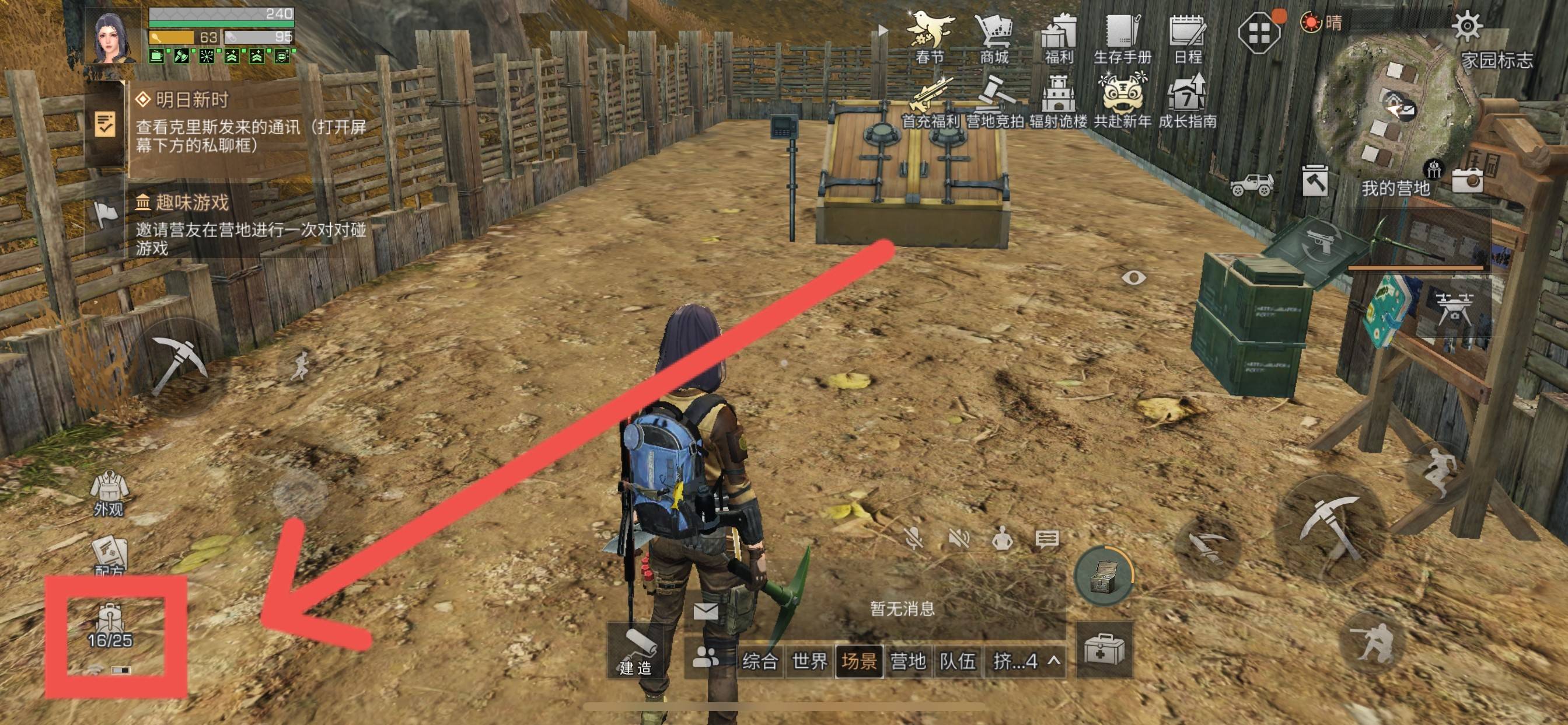Open the 配方 recipes menu
This screenshot has width=1568, height=725.
tap(110, 554)
